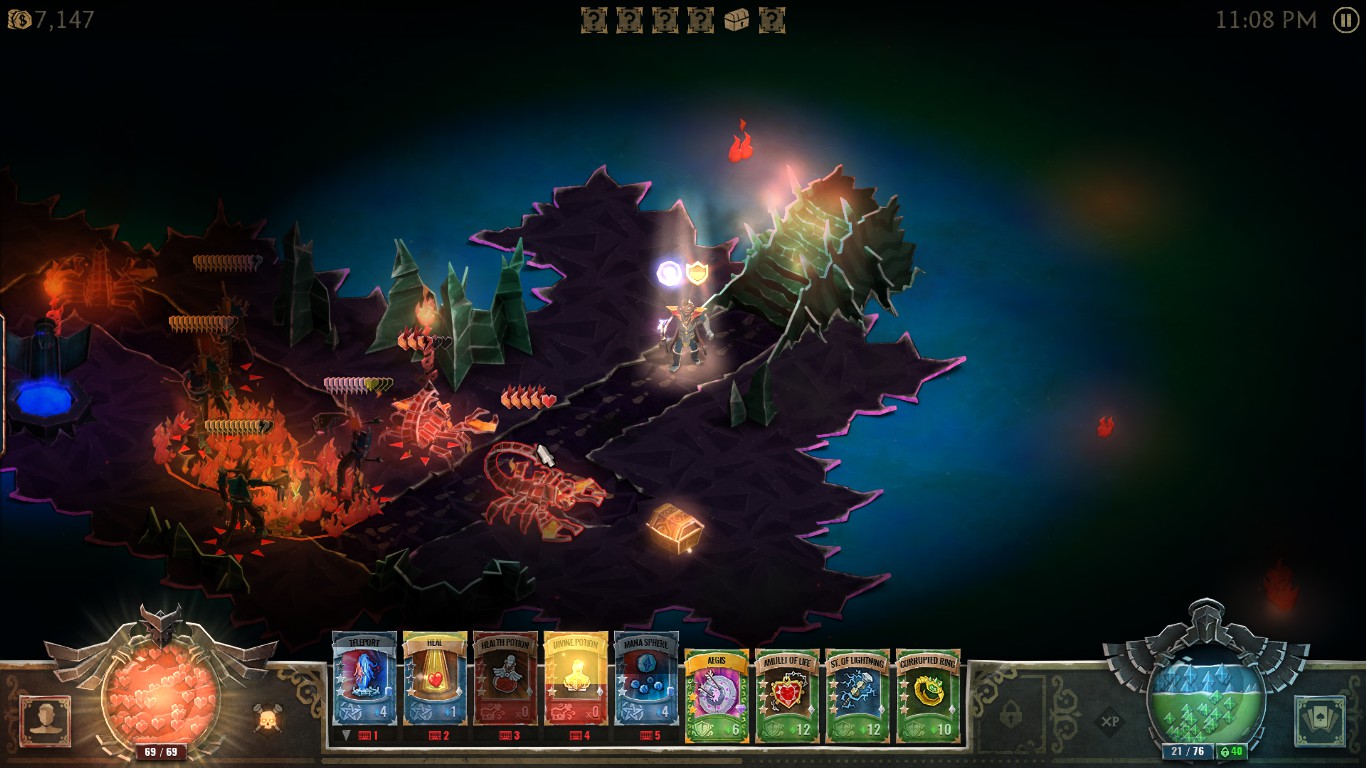Click the treasure chest objective icon
Viewport: 1366px width, 768px height.
[737, 20]
